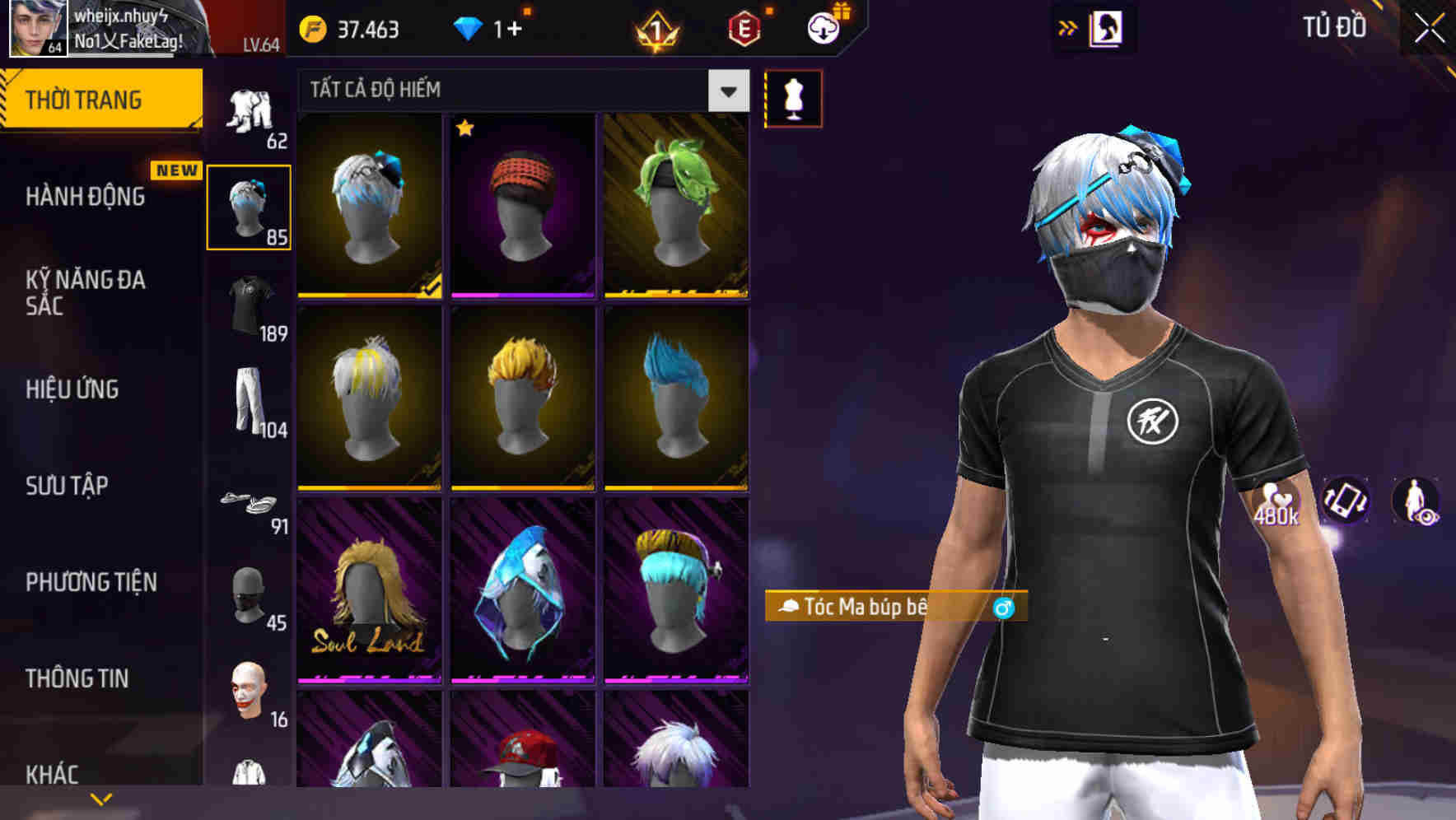Open the character card icon near top right
1456x820 pixels.
click(1108, 27)
